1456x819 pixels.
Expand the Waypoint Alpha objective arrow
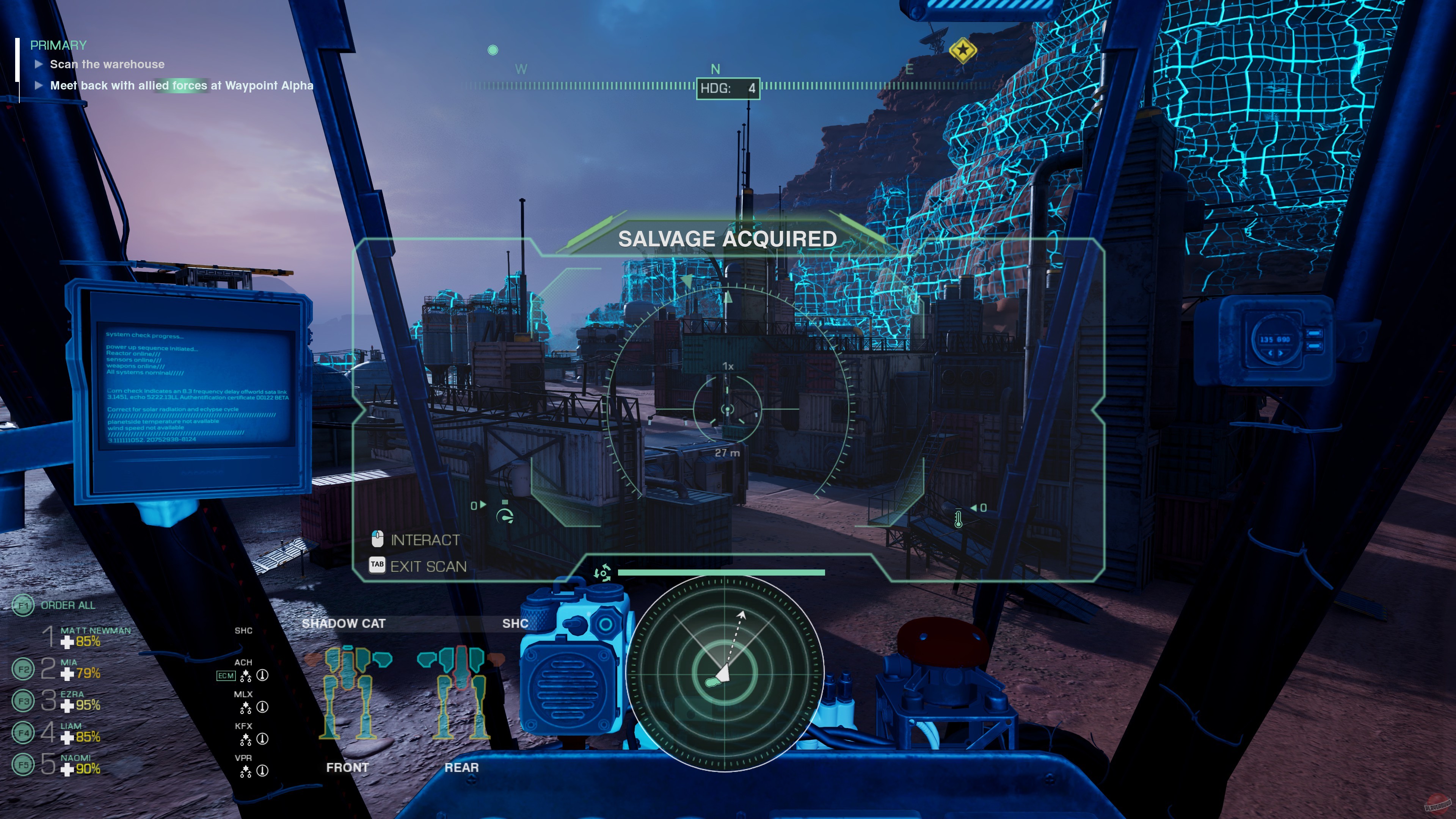(38, 85)
